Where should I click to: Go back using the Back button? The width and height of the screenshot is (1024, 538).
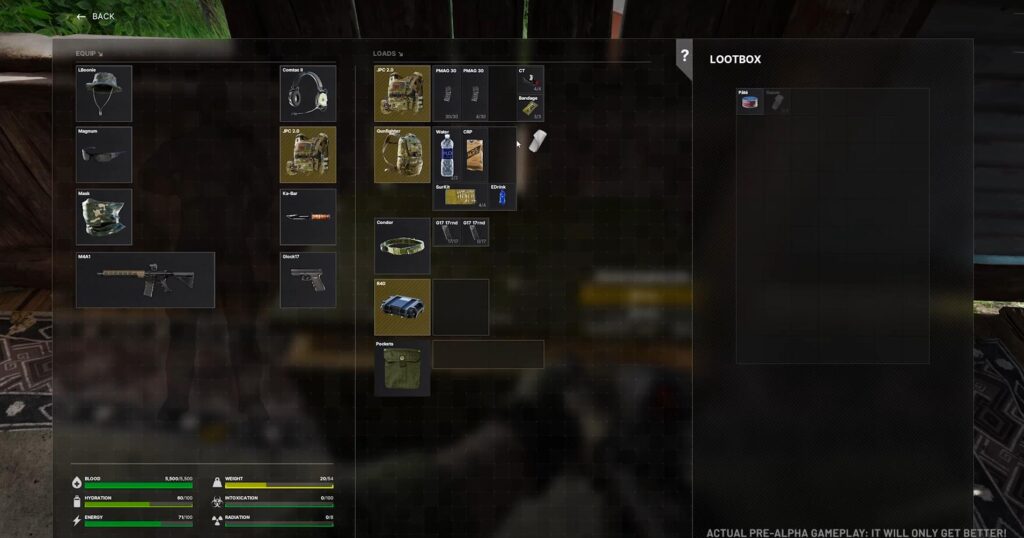96,17
